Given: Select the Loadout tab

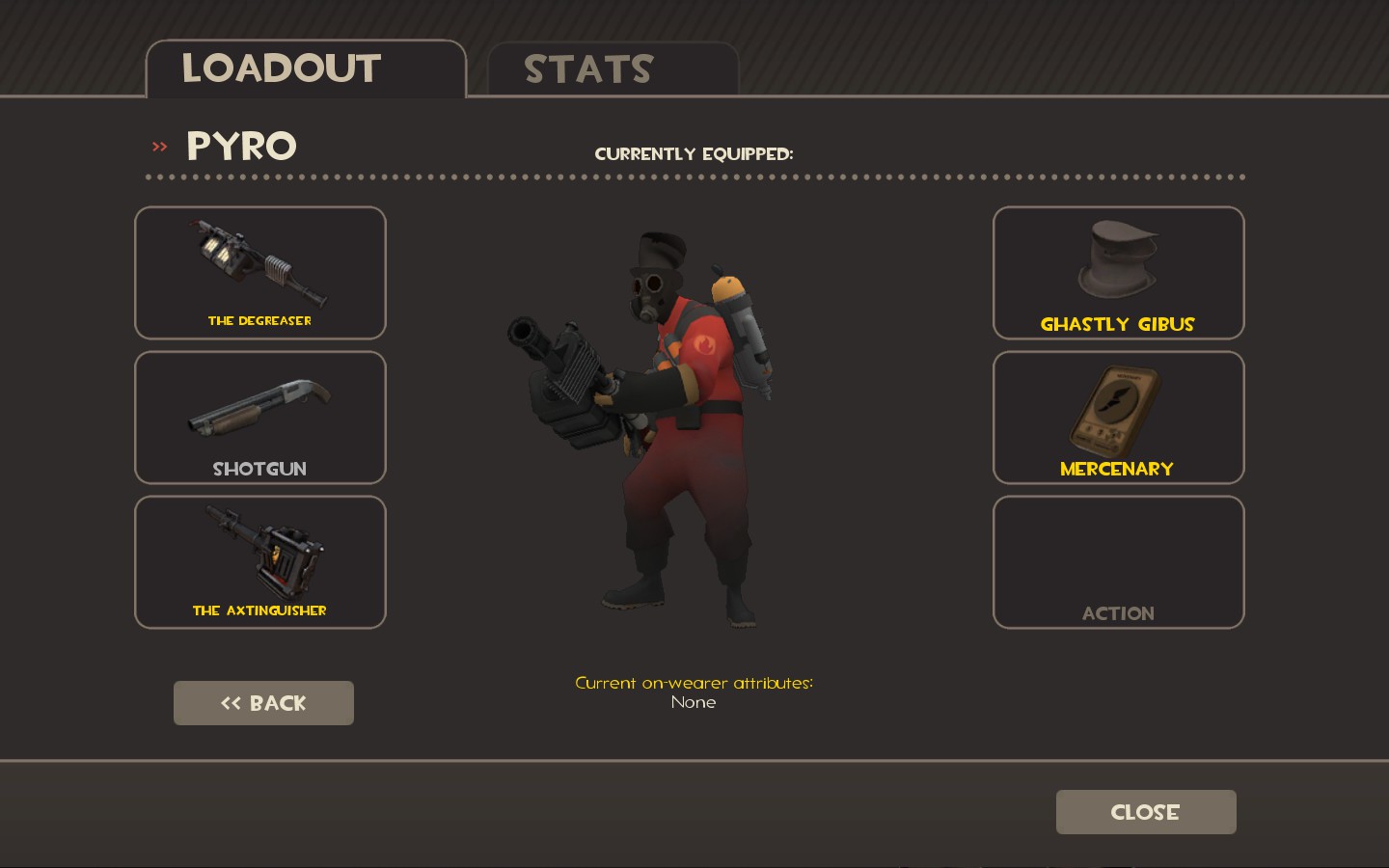Looking at the screenshot, I should pos(305,69).
